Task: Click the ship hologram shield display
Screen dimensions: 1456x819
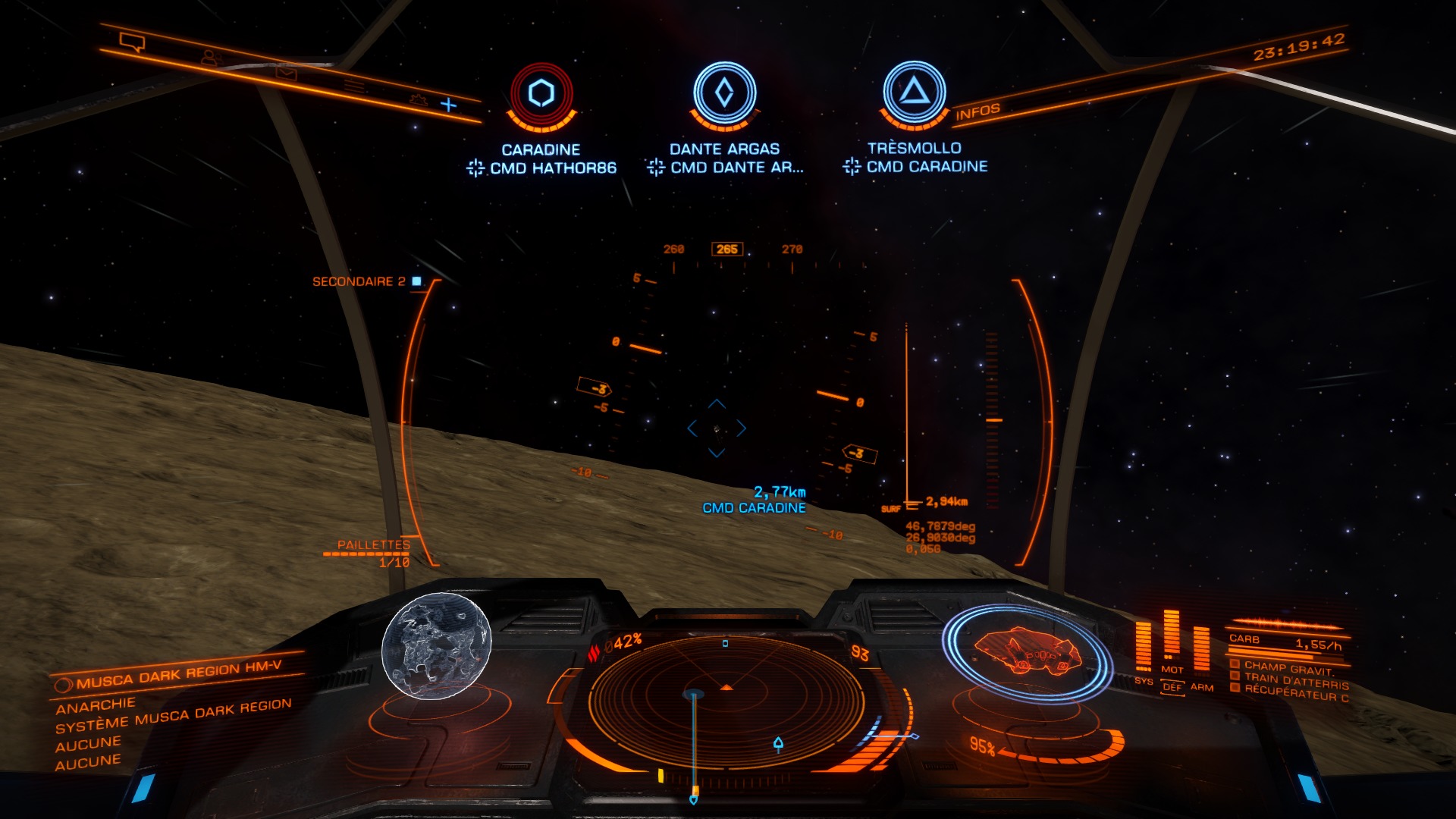Action: [x=1026, y=652]
